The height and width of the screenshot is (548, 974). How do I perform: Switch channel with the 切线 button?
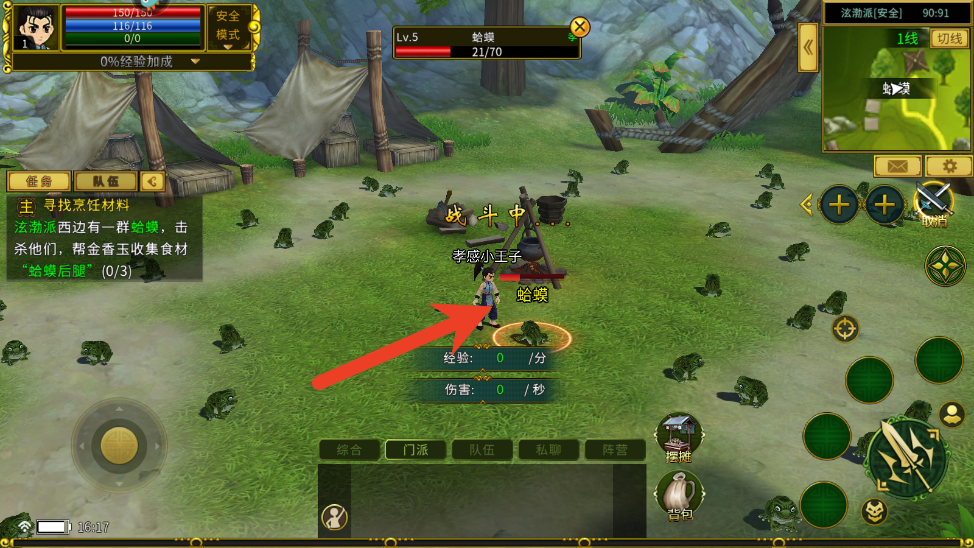pos(948,38)
